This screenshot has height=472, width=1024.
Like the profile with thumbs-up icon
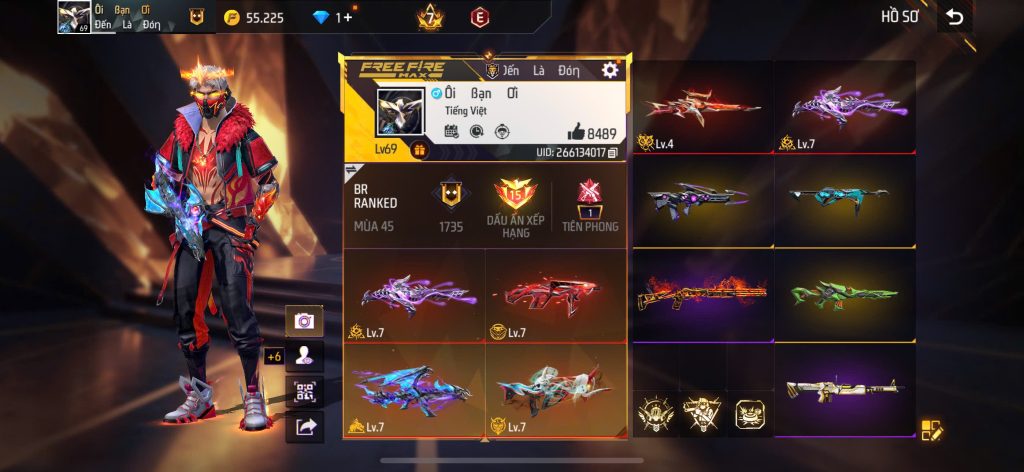[576, 132]
